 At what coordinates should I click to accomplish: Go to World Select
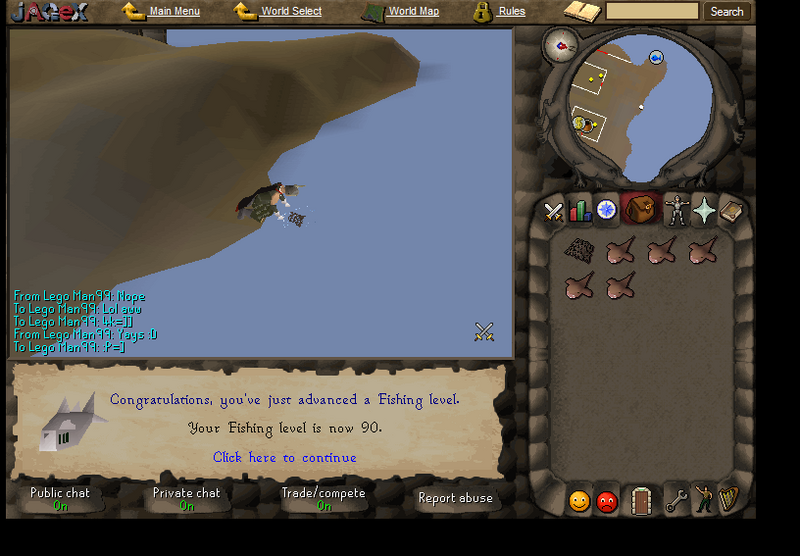point(291,12)
